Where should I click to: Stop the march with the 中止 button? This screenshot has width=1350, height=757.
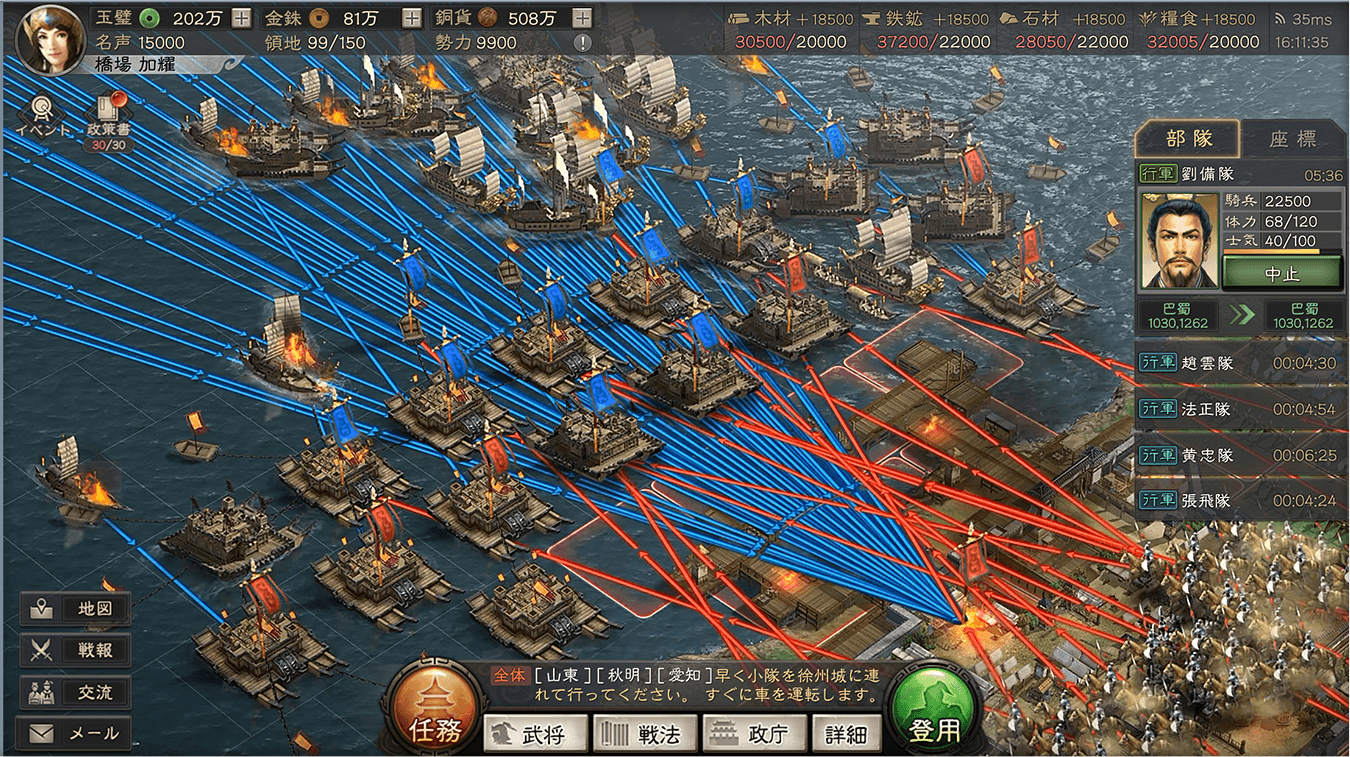pos(1281,272)
